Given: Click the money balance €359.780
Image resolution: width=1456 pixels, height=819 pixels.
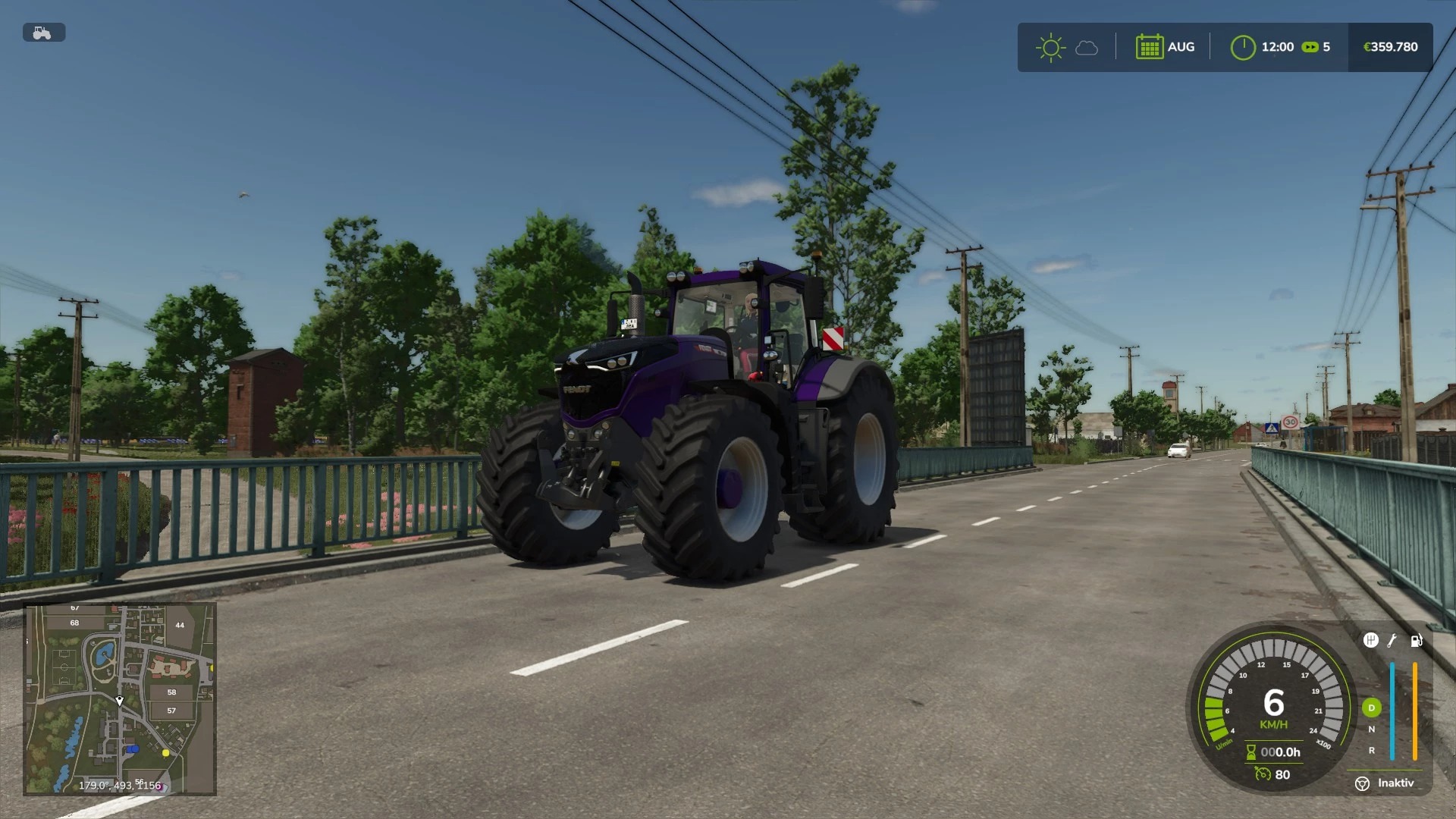Looking at the screenshot, I should [1390, 46].
